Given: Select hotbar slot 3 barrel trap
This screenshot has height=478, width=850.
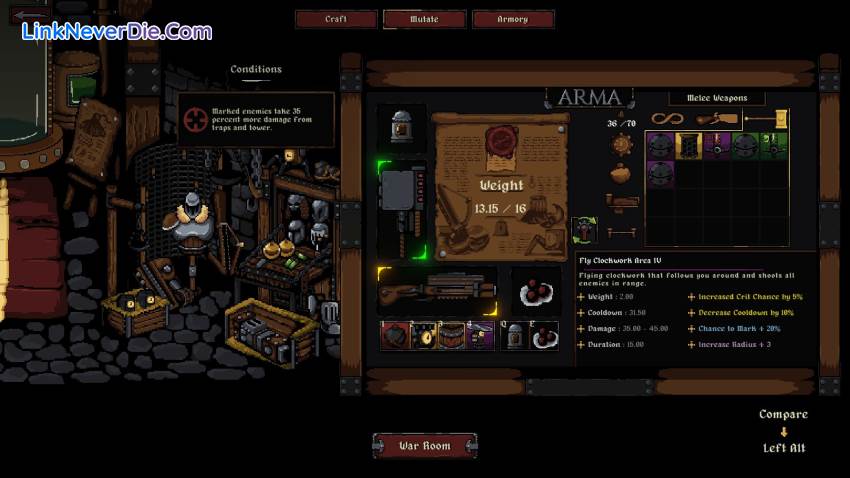Looking at the screenshot, I should [451, 336].
